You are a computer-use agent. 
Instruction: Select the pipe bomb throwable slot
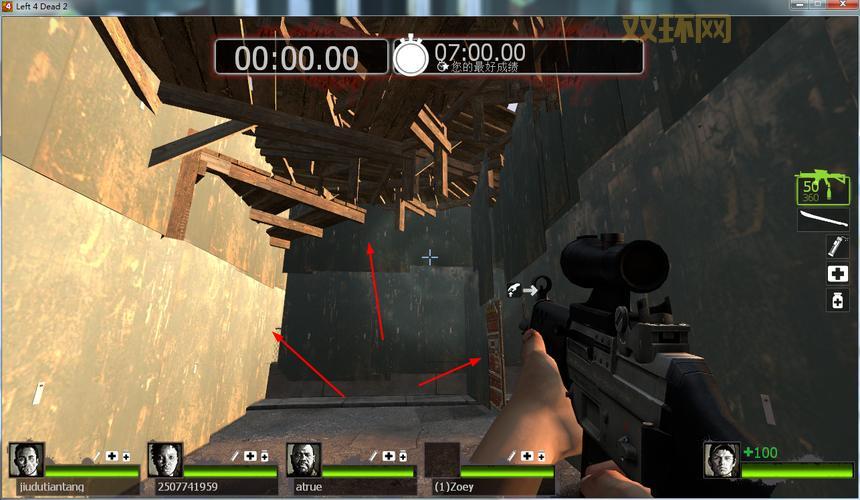(x=837, y=246)
